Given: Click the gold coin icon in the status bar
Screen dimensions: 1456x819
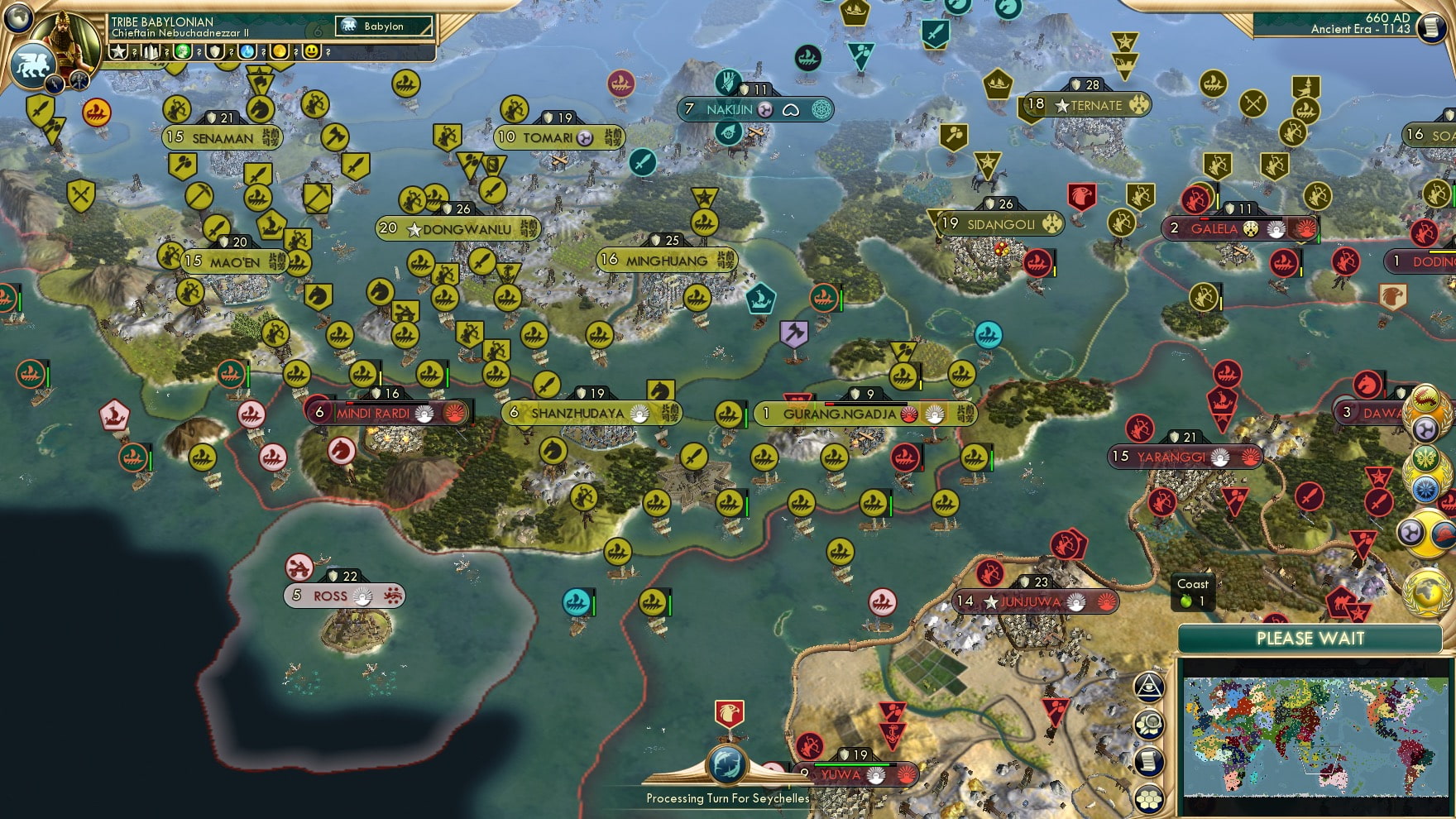Looking at the screenshot, I should (279, 52).
